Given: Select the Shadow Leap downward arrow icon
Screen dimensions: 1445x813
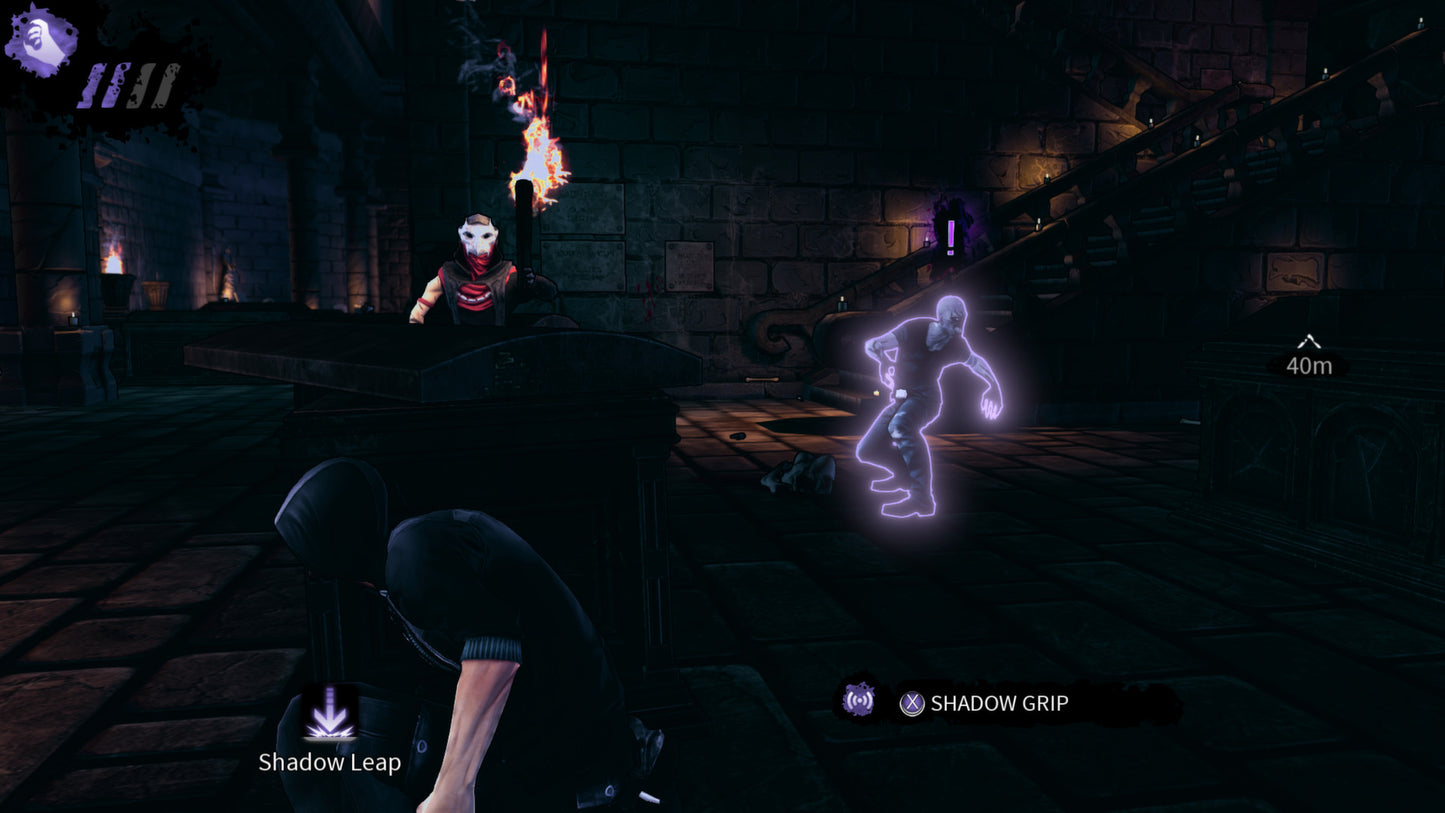Looking at the screenshot, I should pos(330,710).
